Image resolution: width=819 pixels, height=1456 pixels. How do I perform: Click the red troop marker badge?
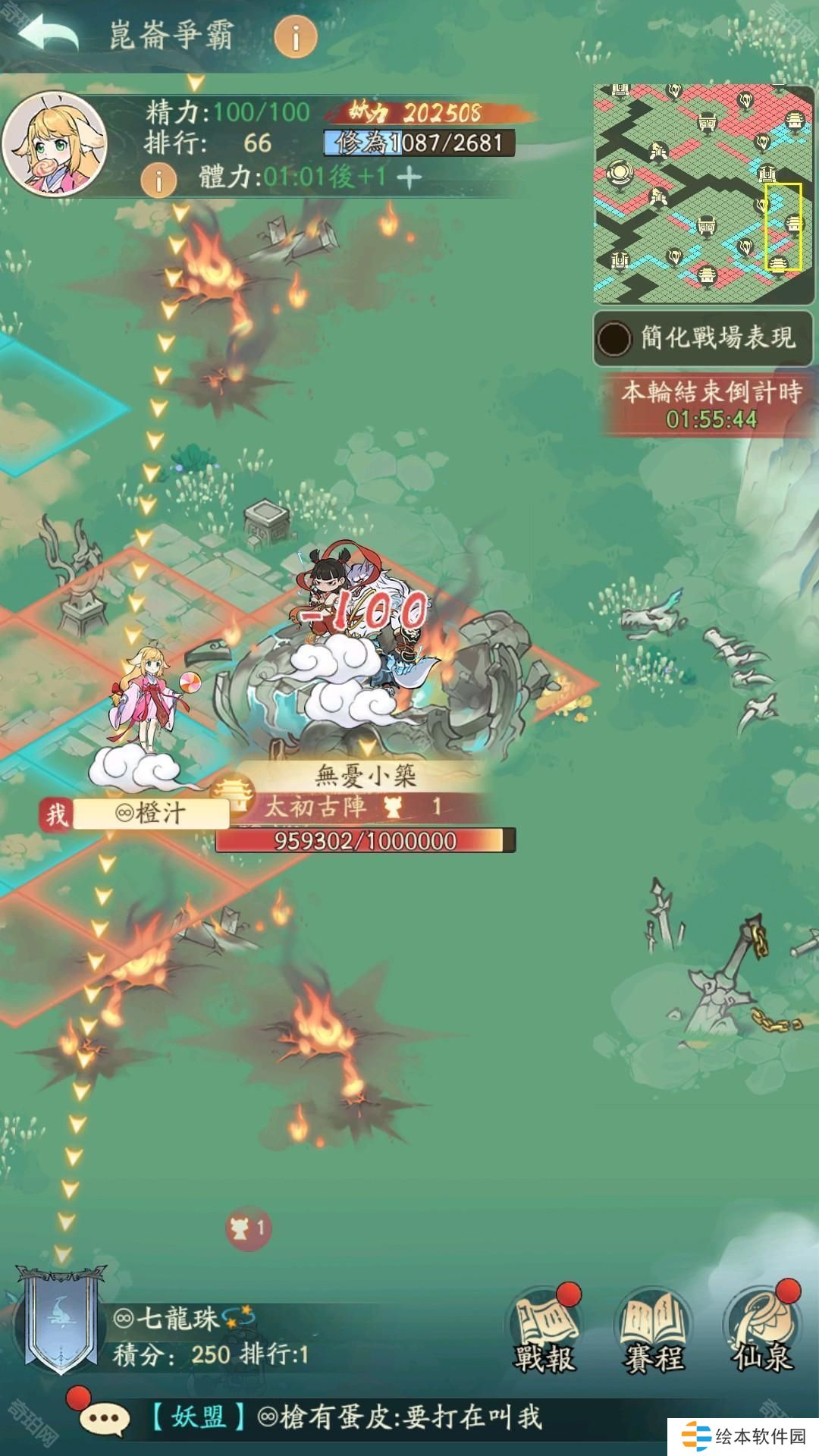(x=249, y=1228)
